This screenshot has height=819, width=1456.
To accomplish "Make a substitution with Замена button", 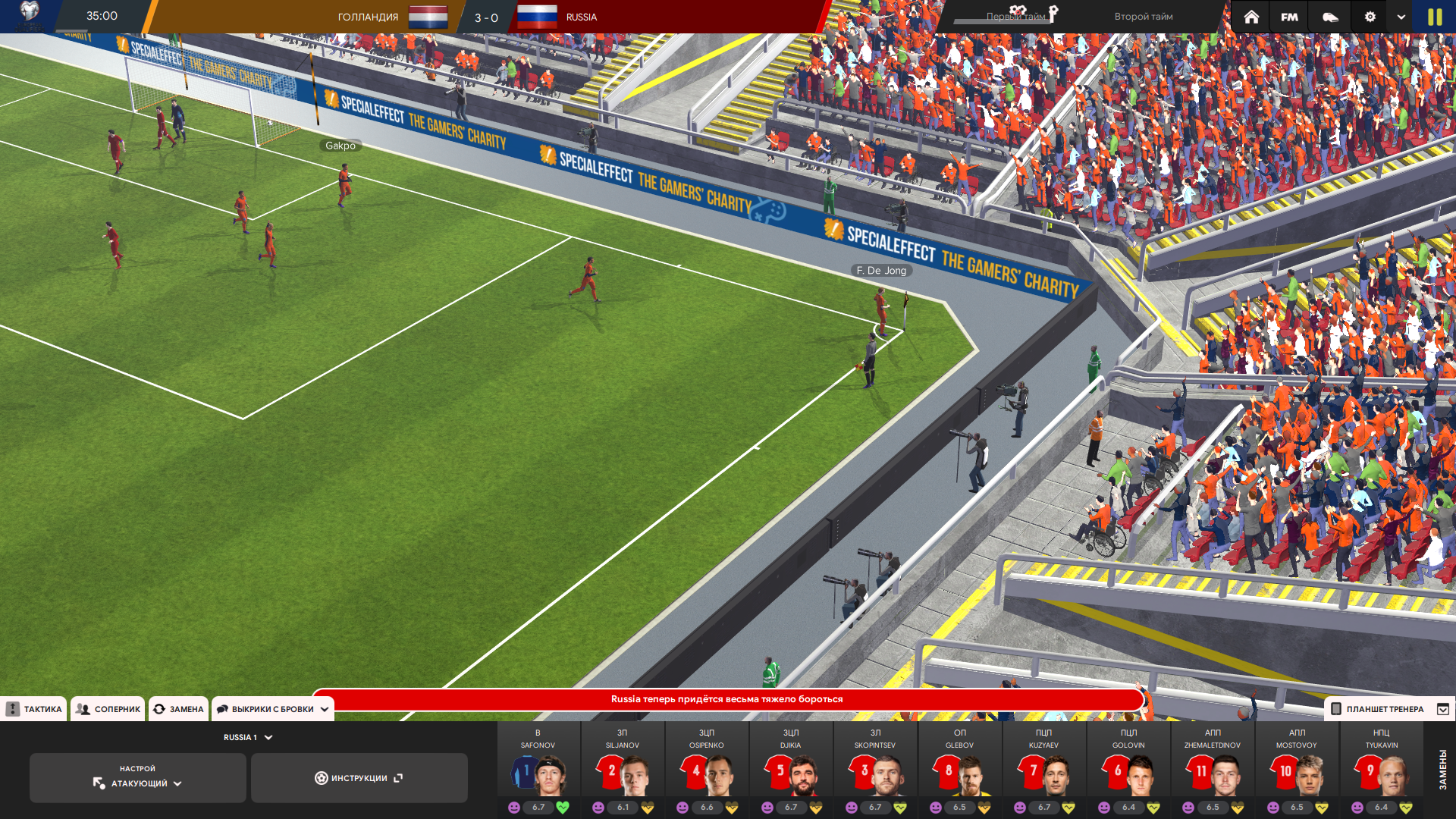I will tap(179, 709).
